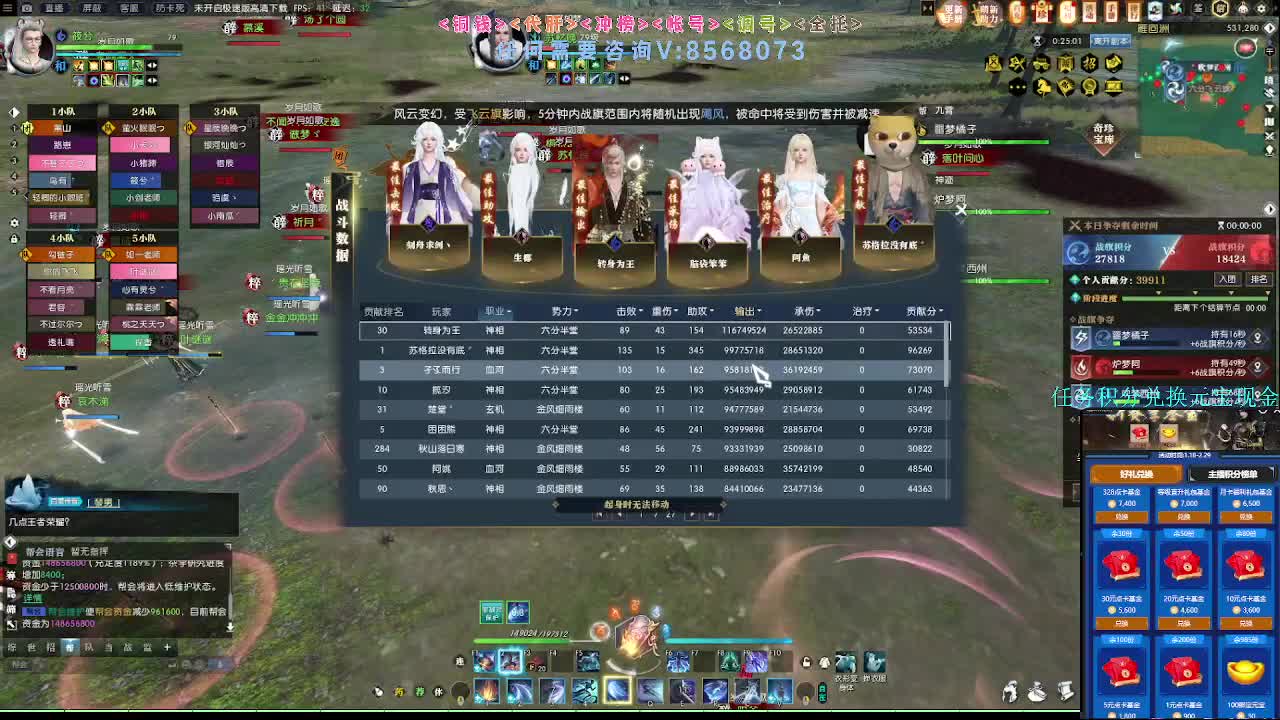Screen dimensions: 1280x720
Task: Open 排名 in the personal contribution panel
Action: coord(1259,280)
